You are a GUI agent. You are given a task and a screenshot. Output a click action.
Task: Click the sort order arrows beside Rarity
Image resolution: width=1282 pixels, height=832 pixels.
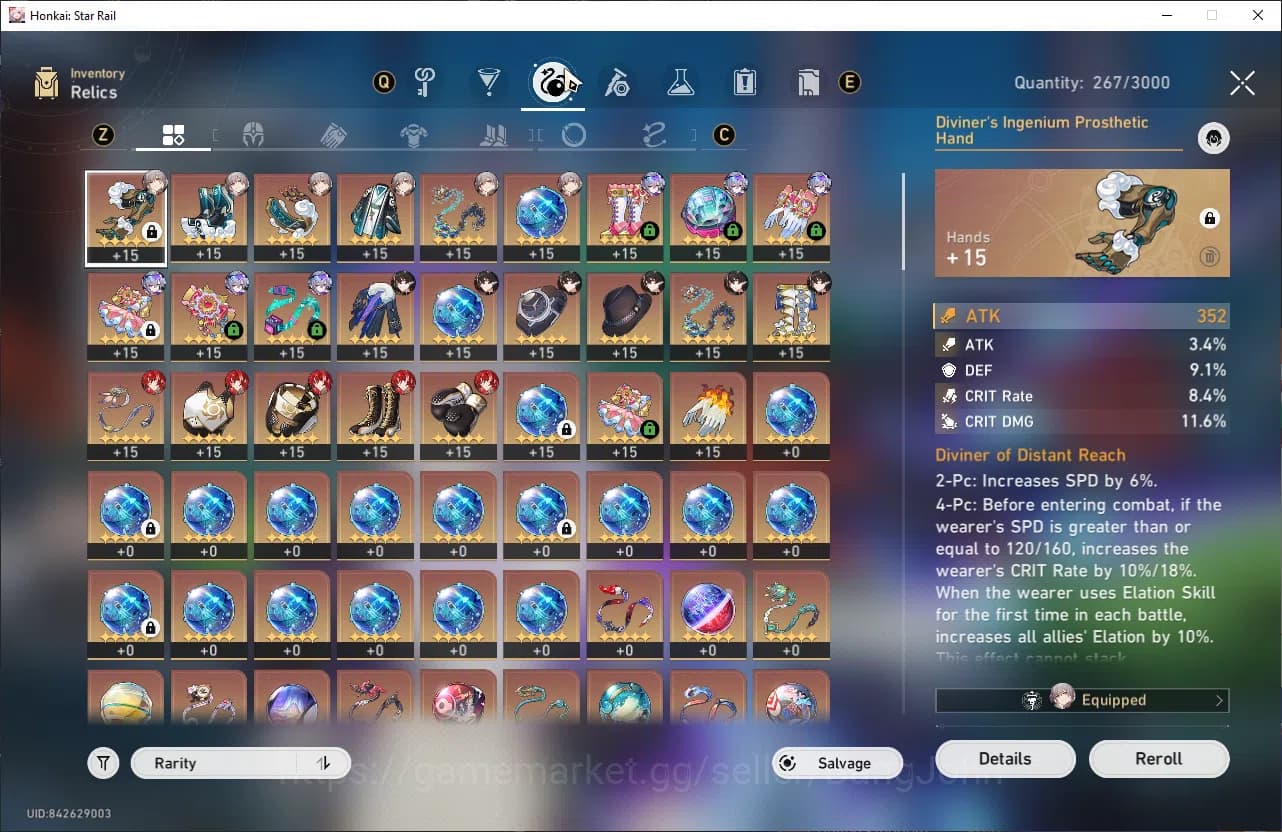pos(323,762)
